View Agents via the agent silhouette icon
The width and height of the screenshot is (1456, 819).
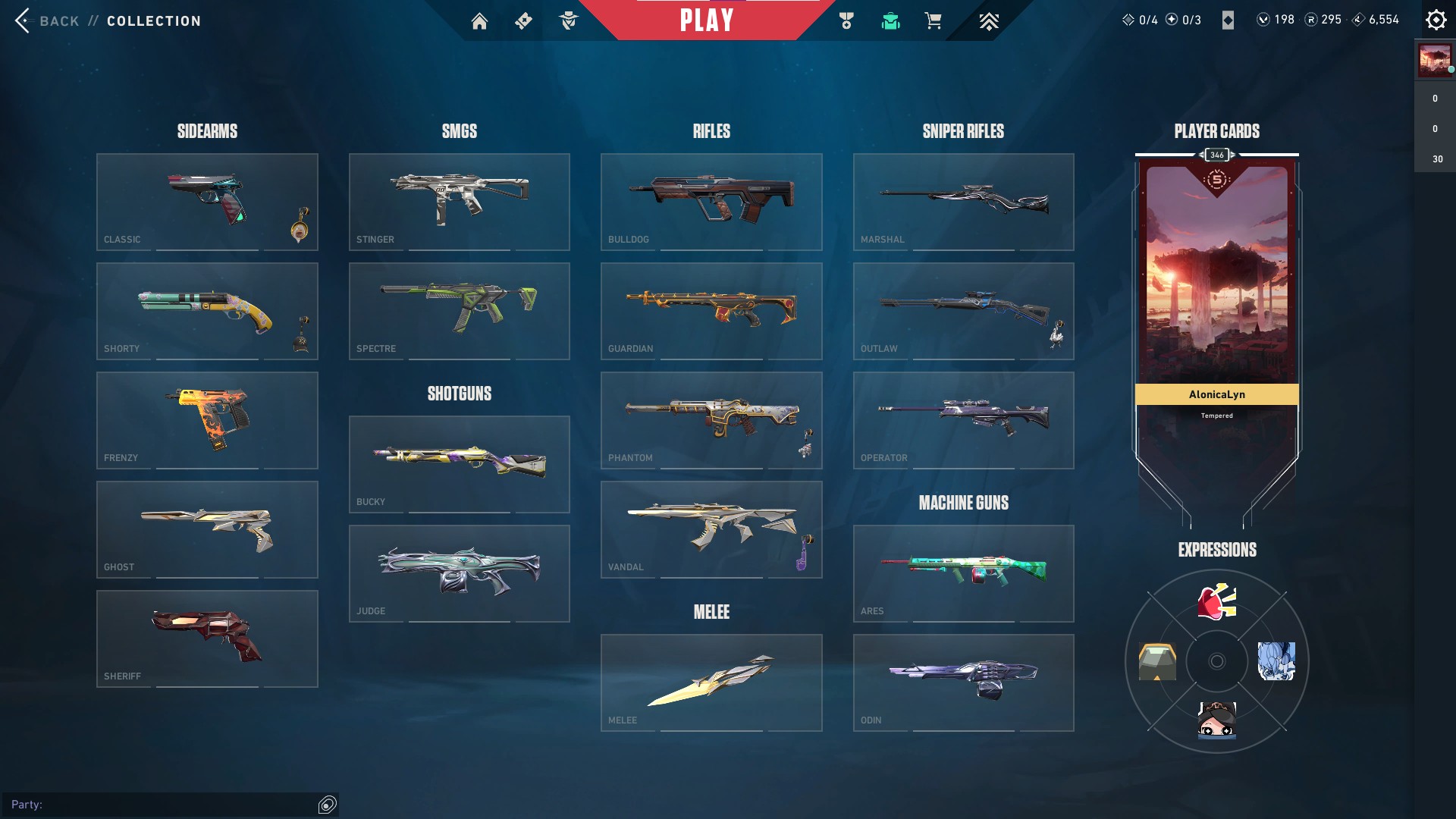click(570, 20)
